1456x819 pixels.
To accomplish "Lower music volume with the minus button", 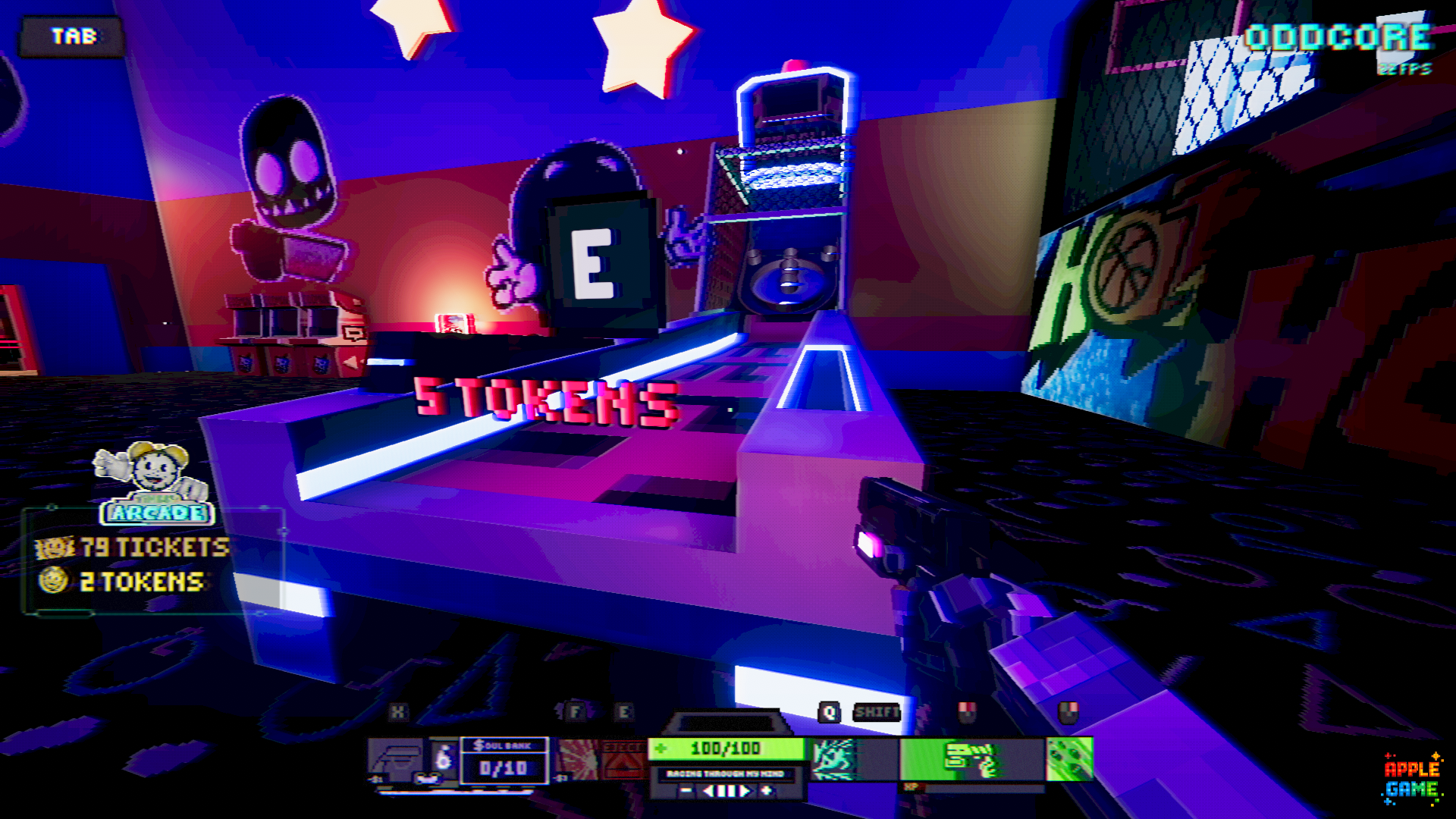I will click(x=686, y=791).
